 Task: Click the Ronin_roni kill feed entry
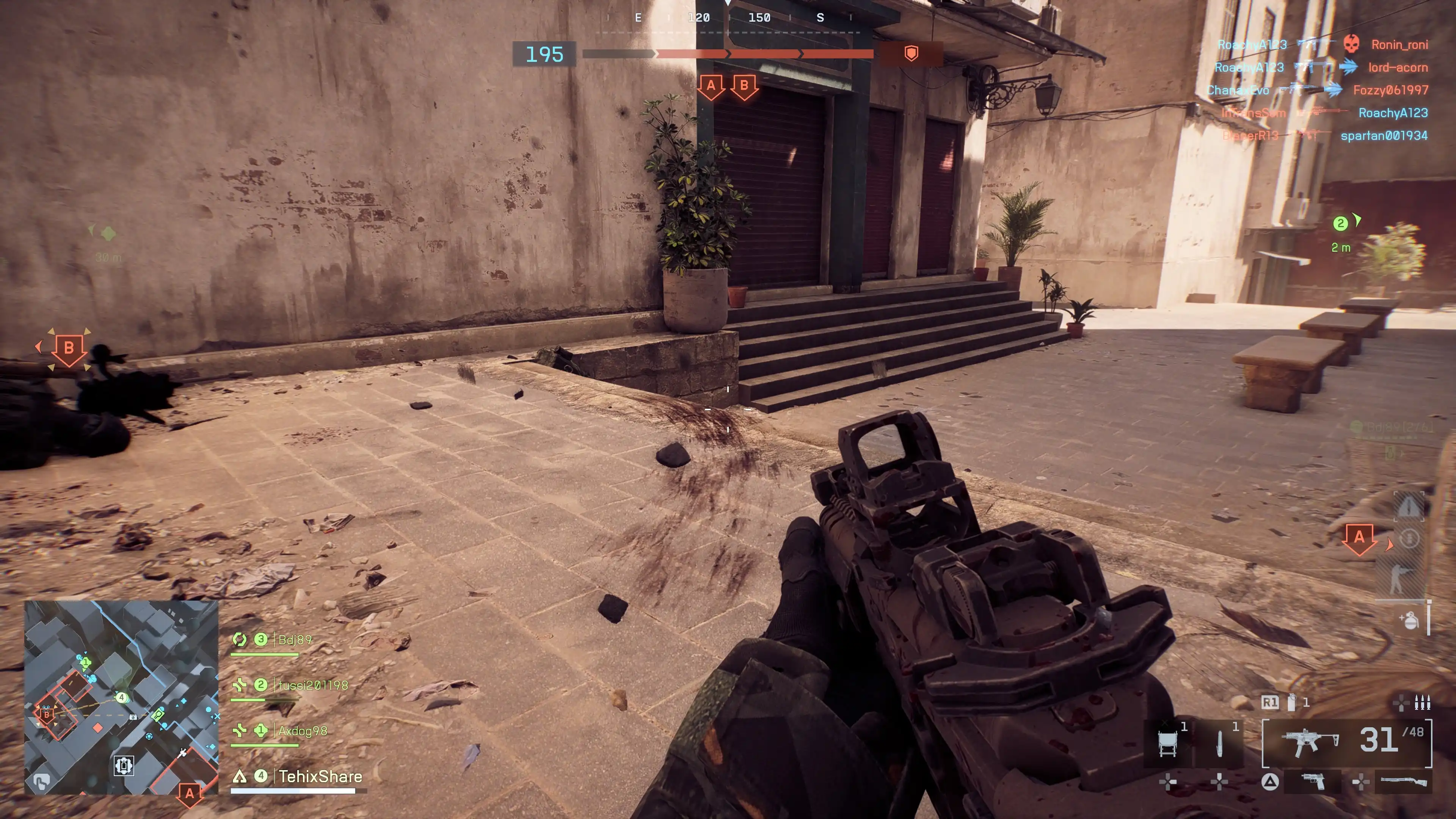[1399, 45]
